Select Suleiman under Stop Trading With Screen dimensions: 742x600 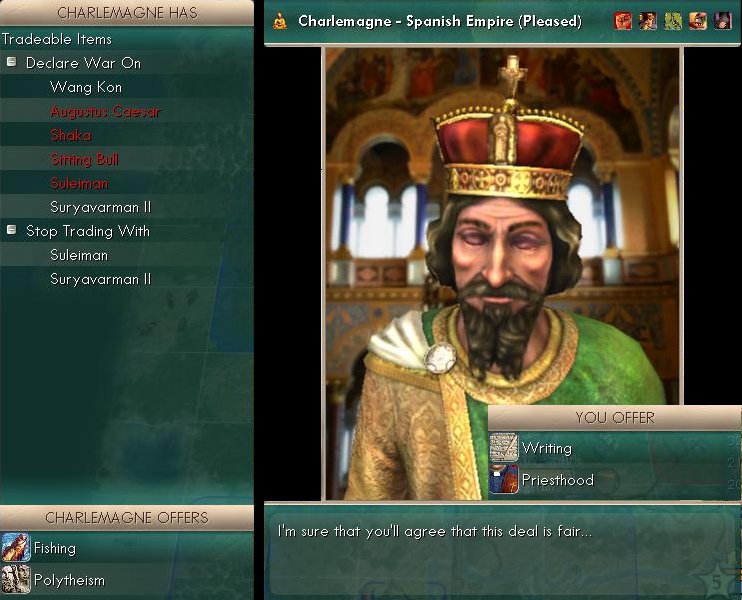79,255
